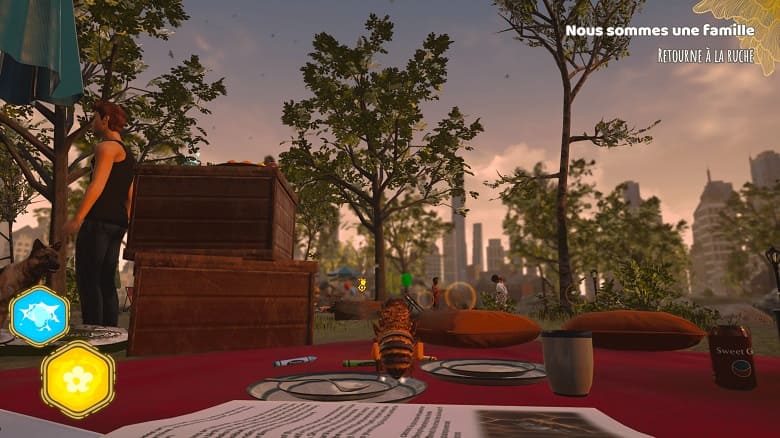
Task: Activate the blue hexagon ability icon
Action: (39, 315)
